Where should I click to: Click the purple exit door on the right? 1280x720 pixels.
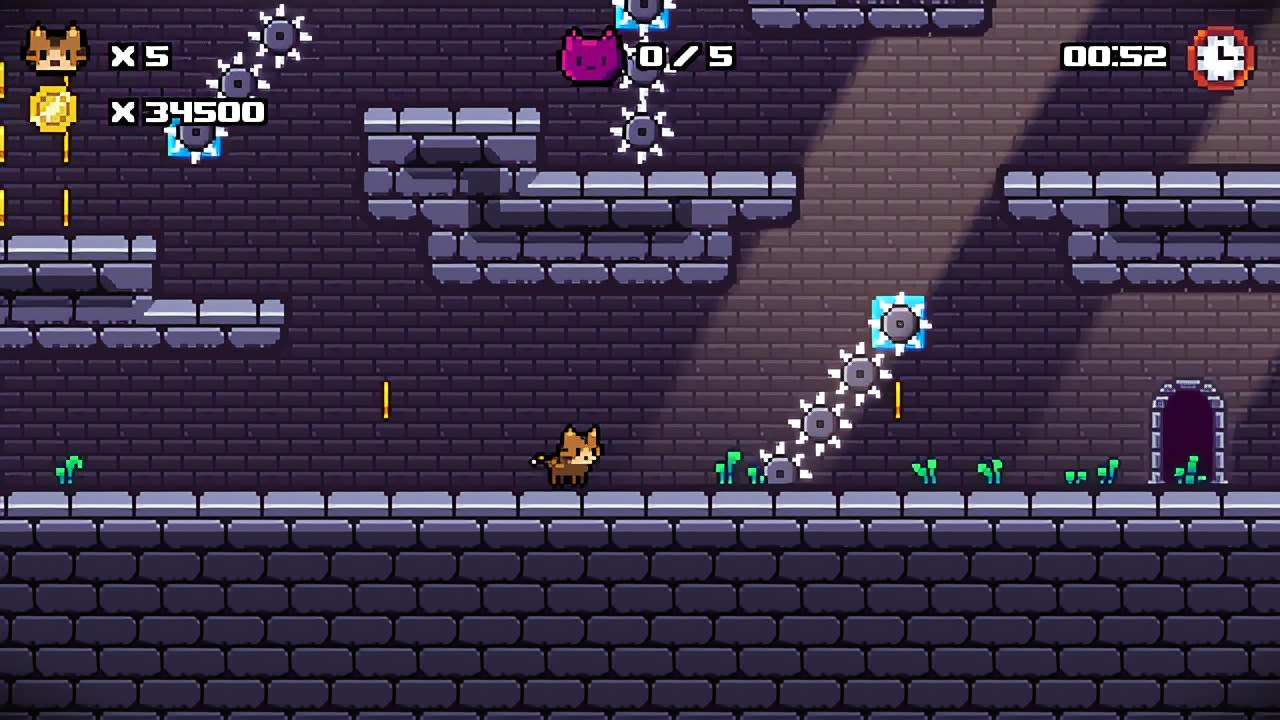1187,430
